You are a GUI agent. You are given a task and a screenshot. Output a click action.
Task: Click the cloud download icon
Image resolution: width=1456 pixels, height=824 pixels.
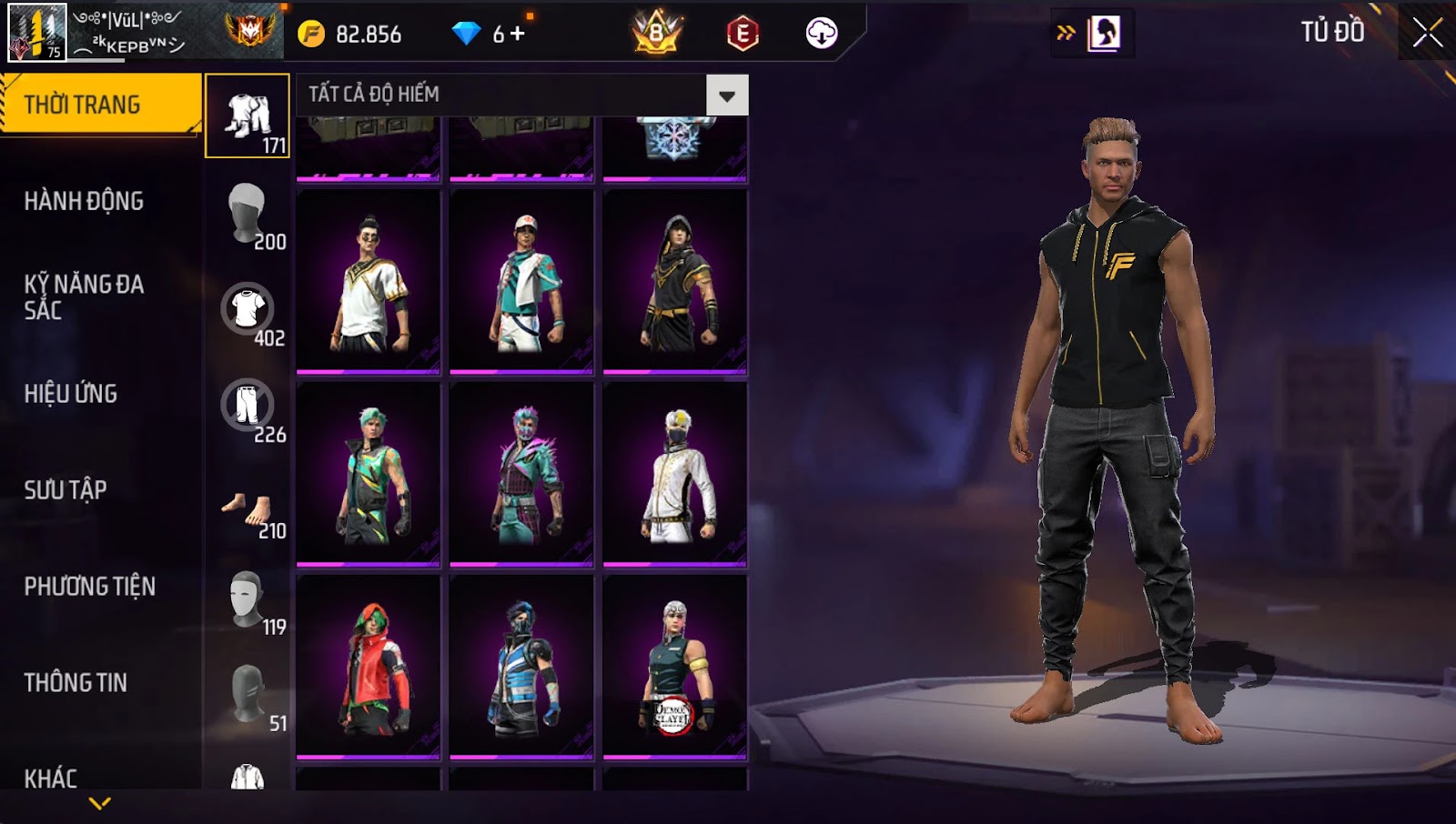pyautogui.click(x=821, y=34)
